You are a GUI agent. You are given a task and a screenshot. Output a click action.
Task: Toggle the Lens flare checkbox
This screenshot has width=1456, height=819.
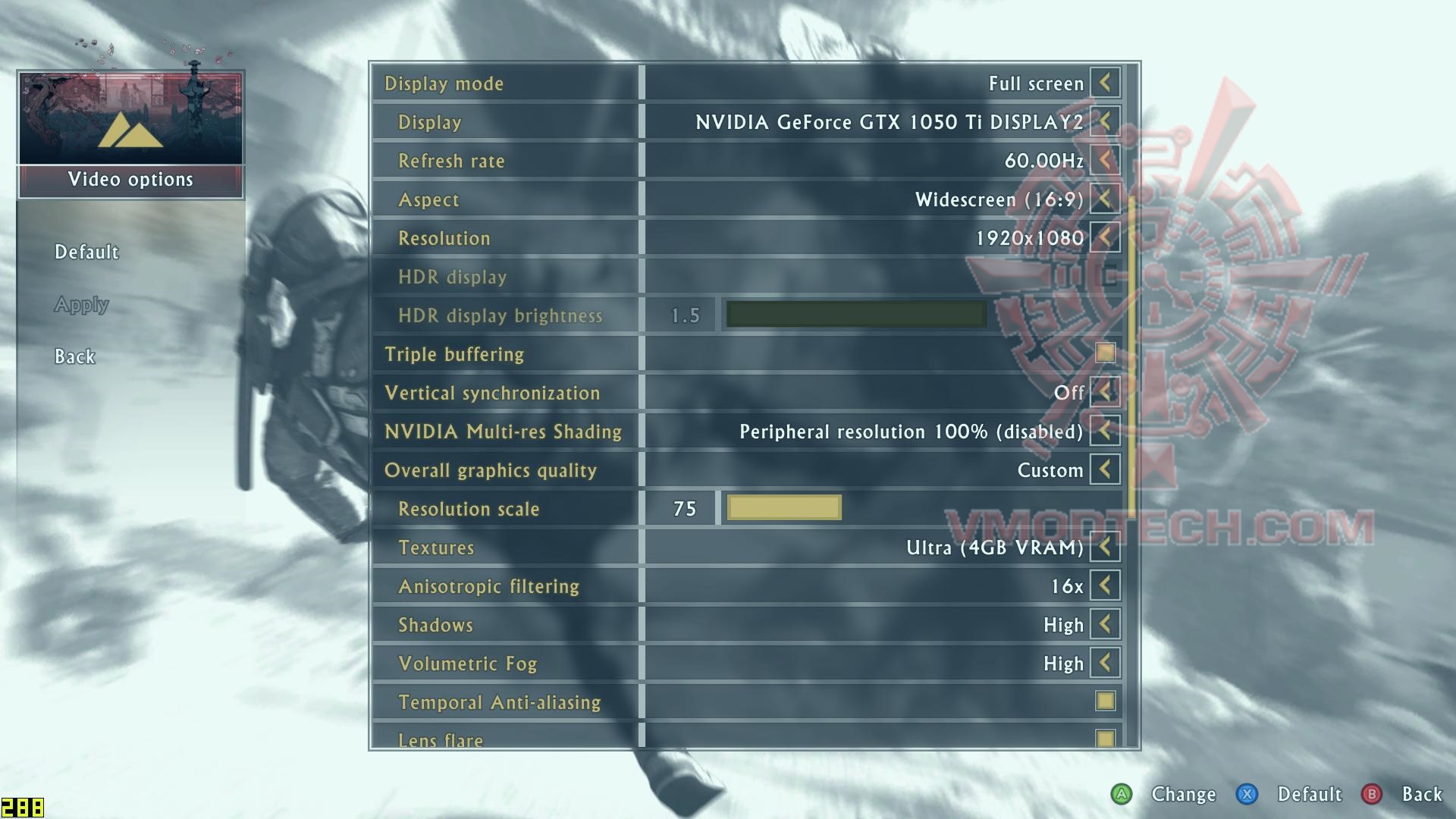(1105, 738)
